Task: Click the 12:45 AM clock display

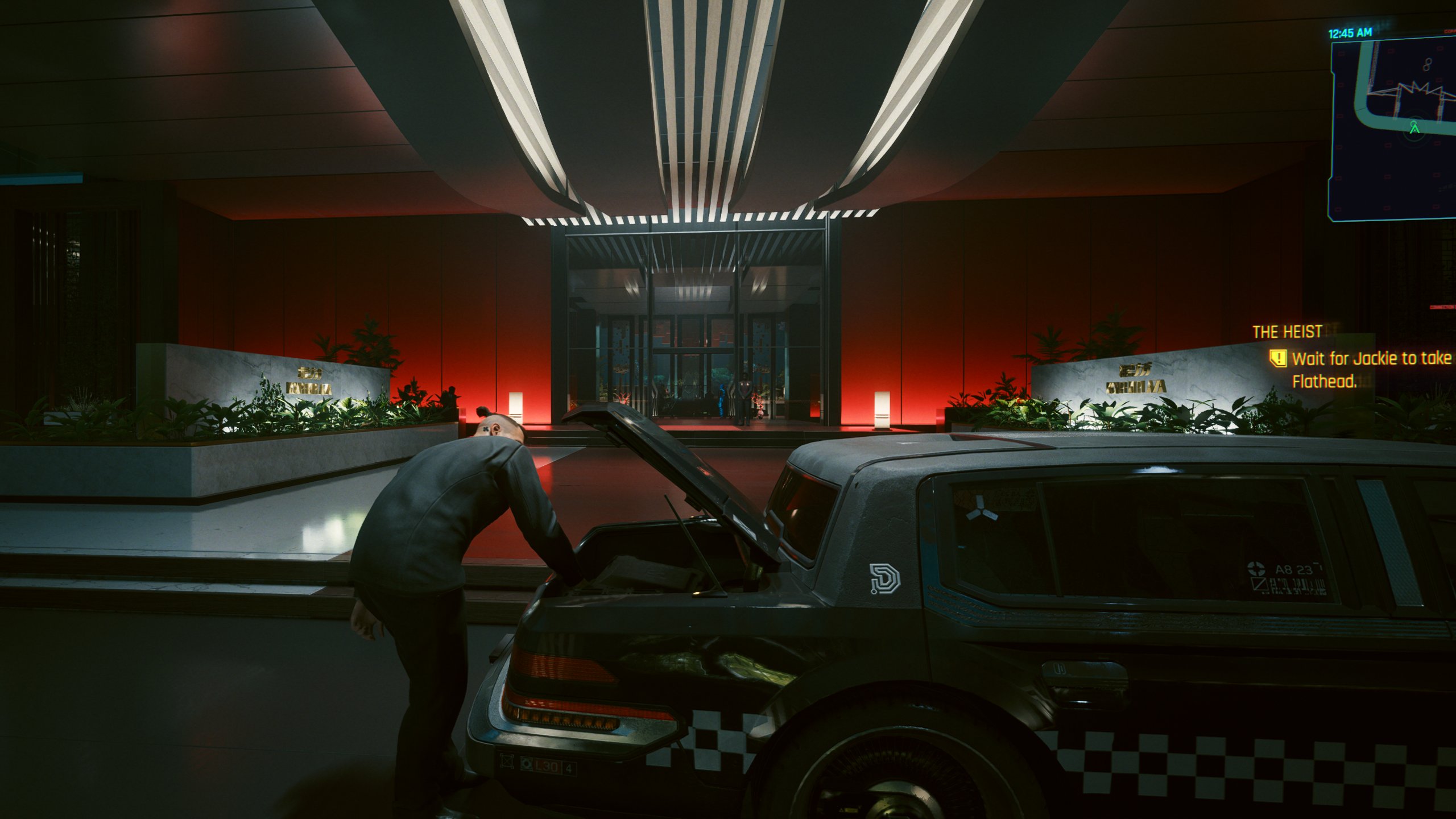Action: point(1350,32)
